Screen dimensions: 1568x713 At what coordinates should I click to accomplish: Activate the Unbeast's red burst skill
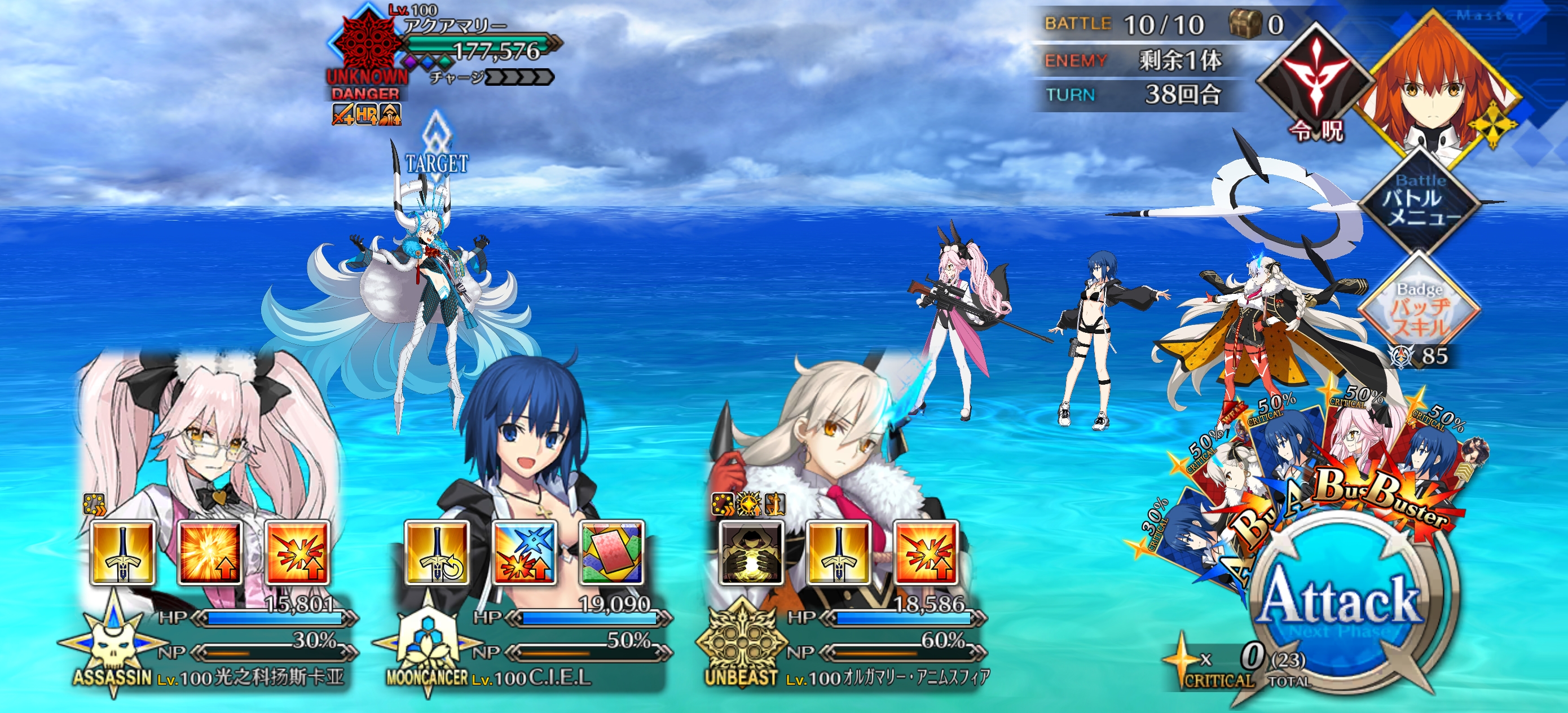click(x=926, y=553)
